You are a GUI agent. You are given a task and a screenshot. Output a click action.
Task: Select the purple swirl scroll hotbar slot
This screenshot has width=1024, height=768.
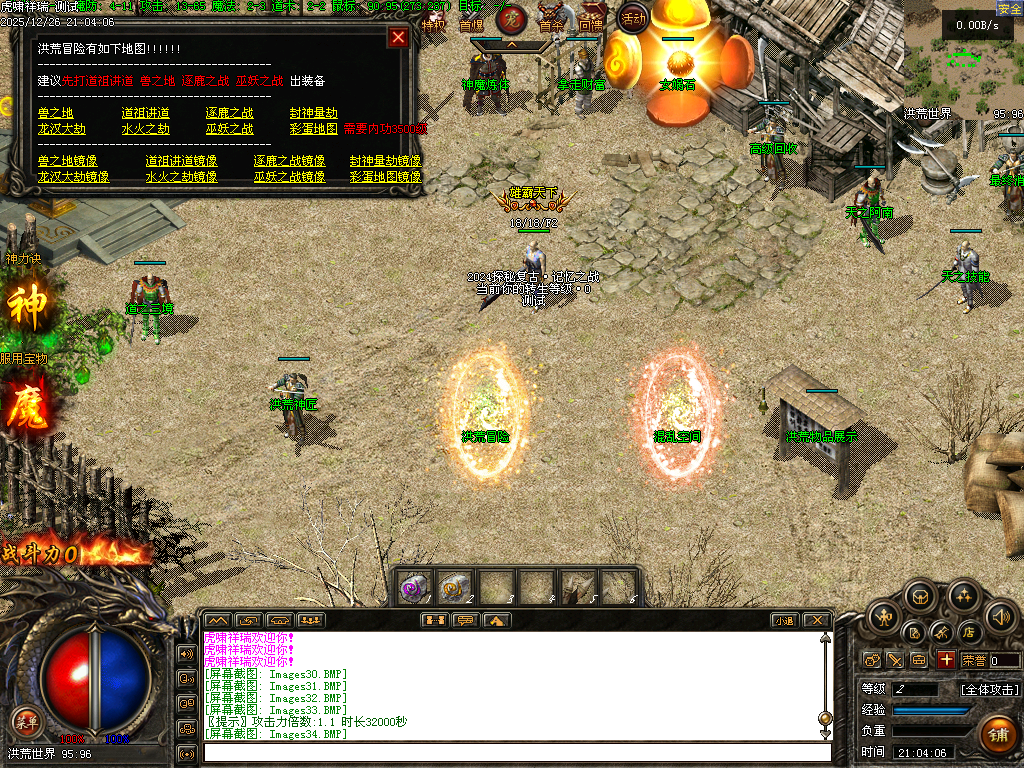pyautogui.click(x=415, y=587)
